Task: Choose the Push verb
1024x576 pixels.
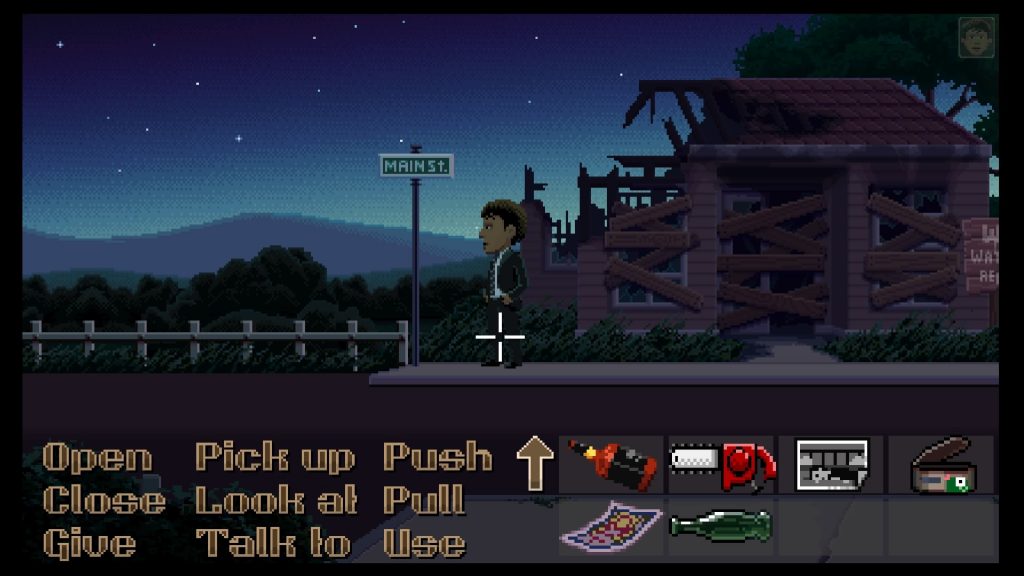Action: pos(437,458)
